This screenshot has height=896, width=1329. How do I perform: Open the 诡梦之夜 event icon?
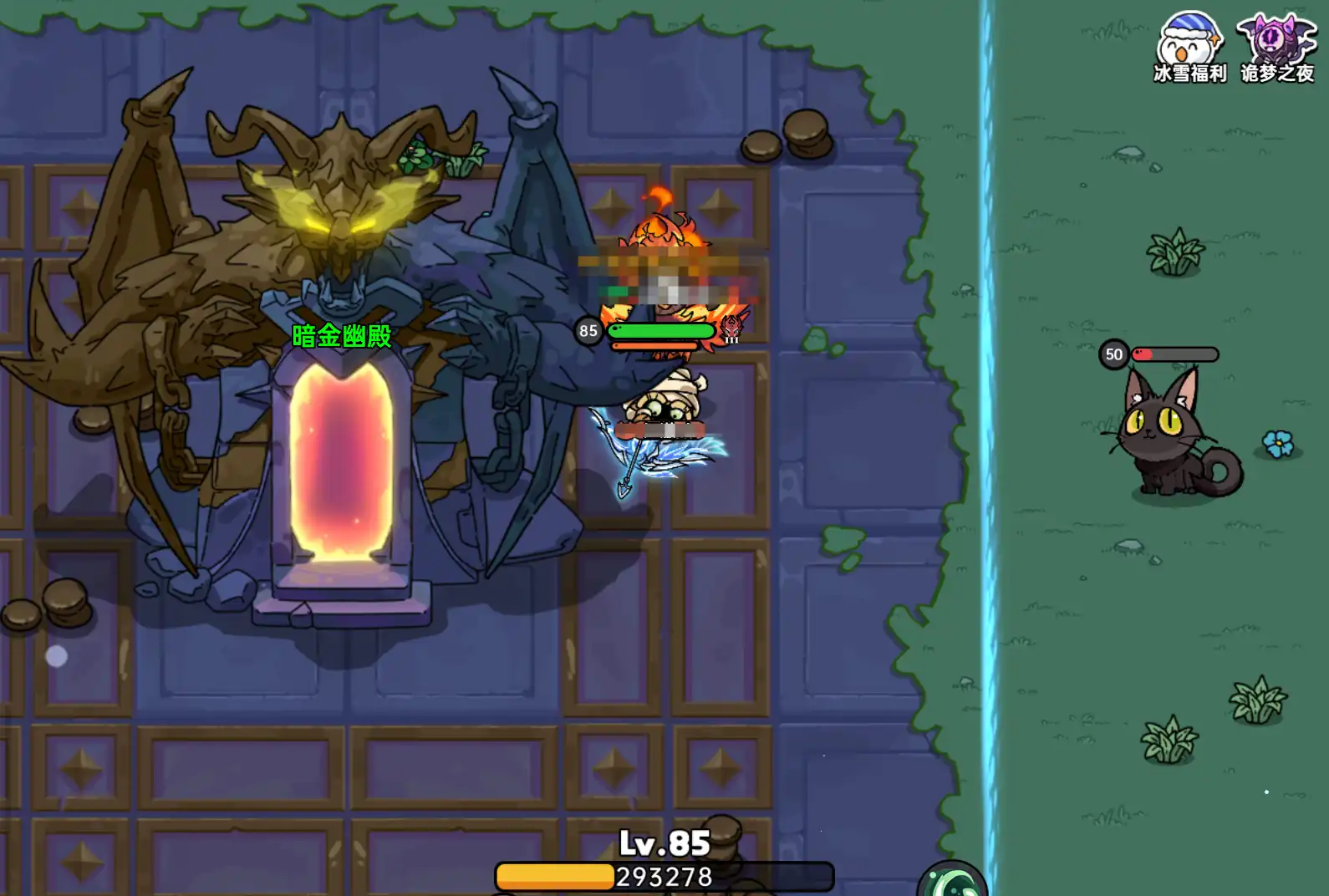tap(1276, 44)
